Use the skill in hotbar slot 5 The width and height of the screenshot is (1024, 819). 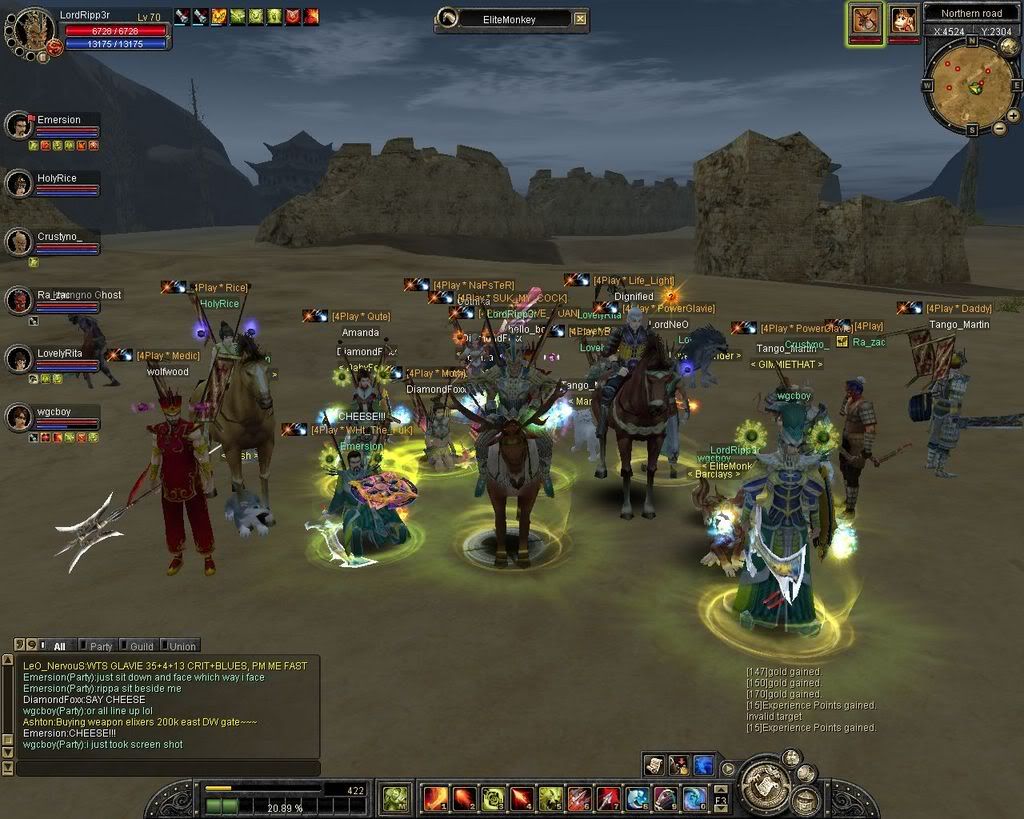551,798
